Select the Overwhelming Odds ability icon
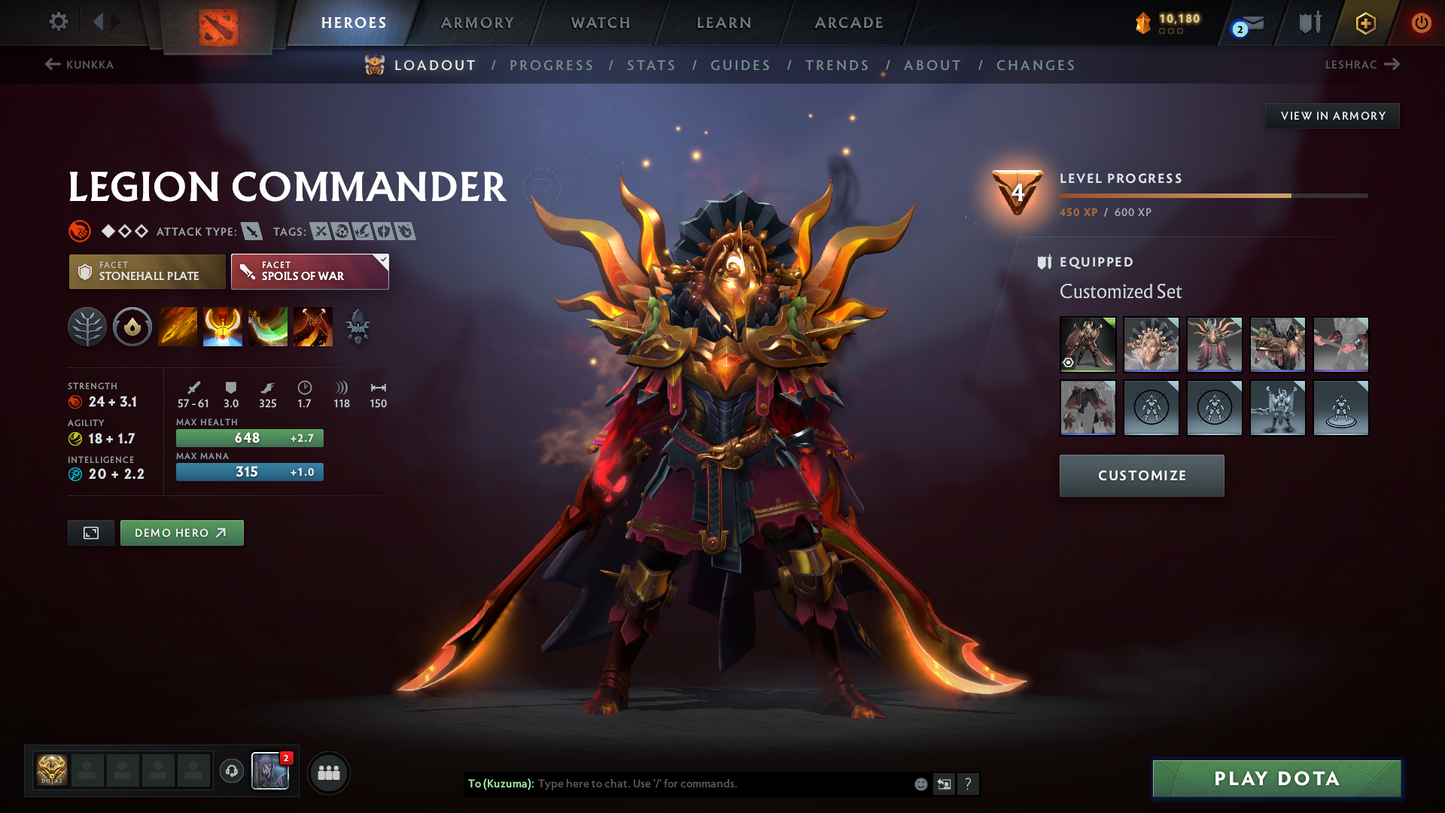The image size is (1445, 813). [177, 327]
